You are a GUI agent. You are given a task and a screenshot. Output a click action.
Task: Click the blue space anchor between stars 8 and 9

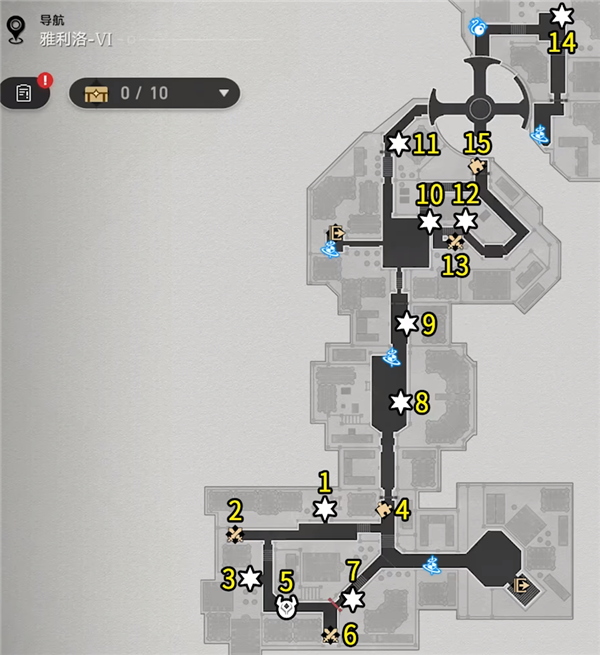click(x=395, y=357)
